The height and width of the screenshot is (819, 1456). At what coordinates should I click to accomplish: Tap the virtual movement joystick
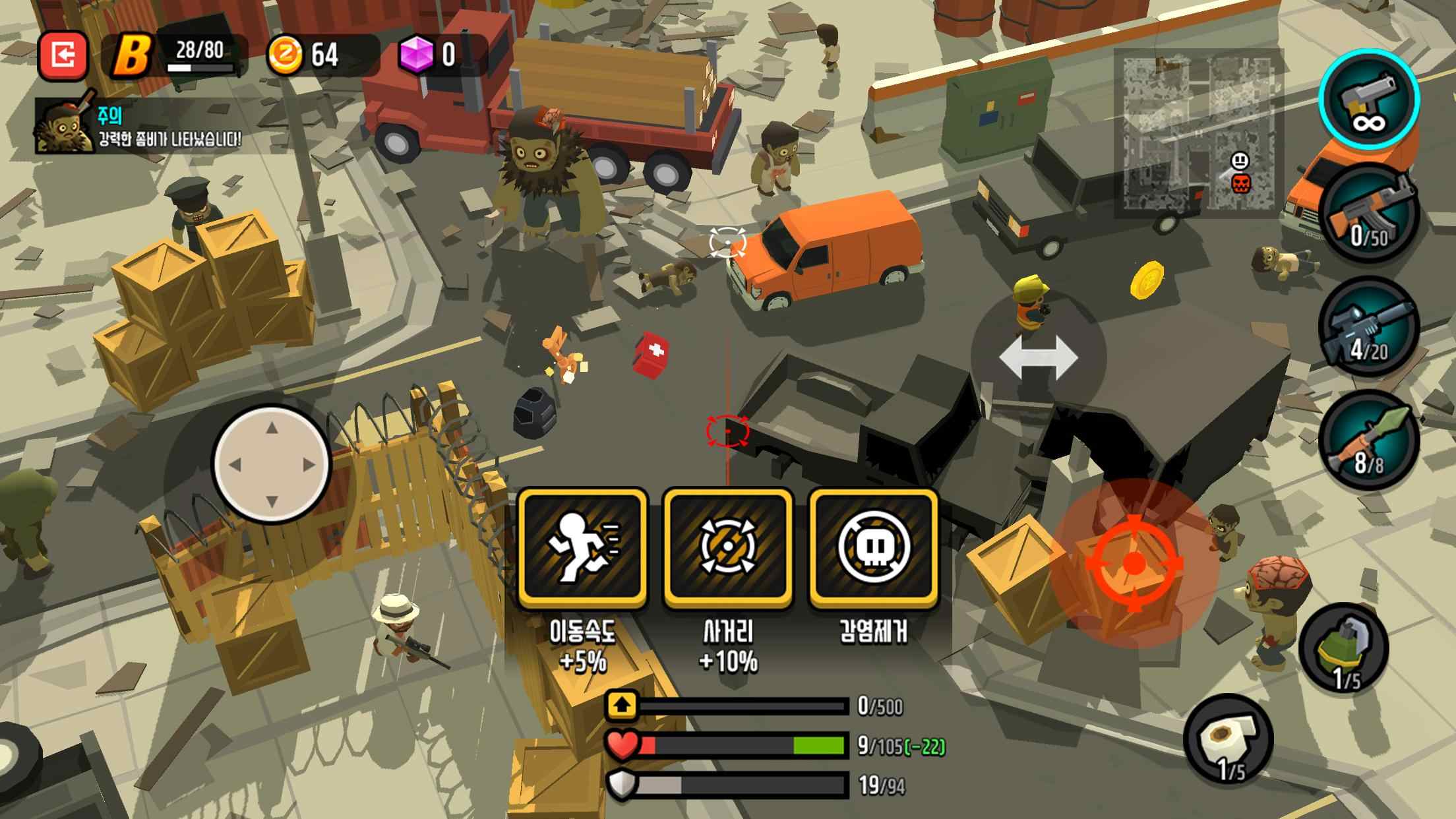(272, 464)
